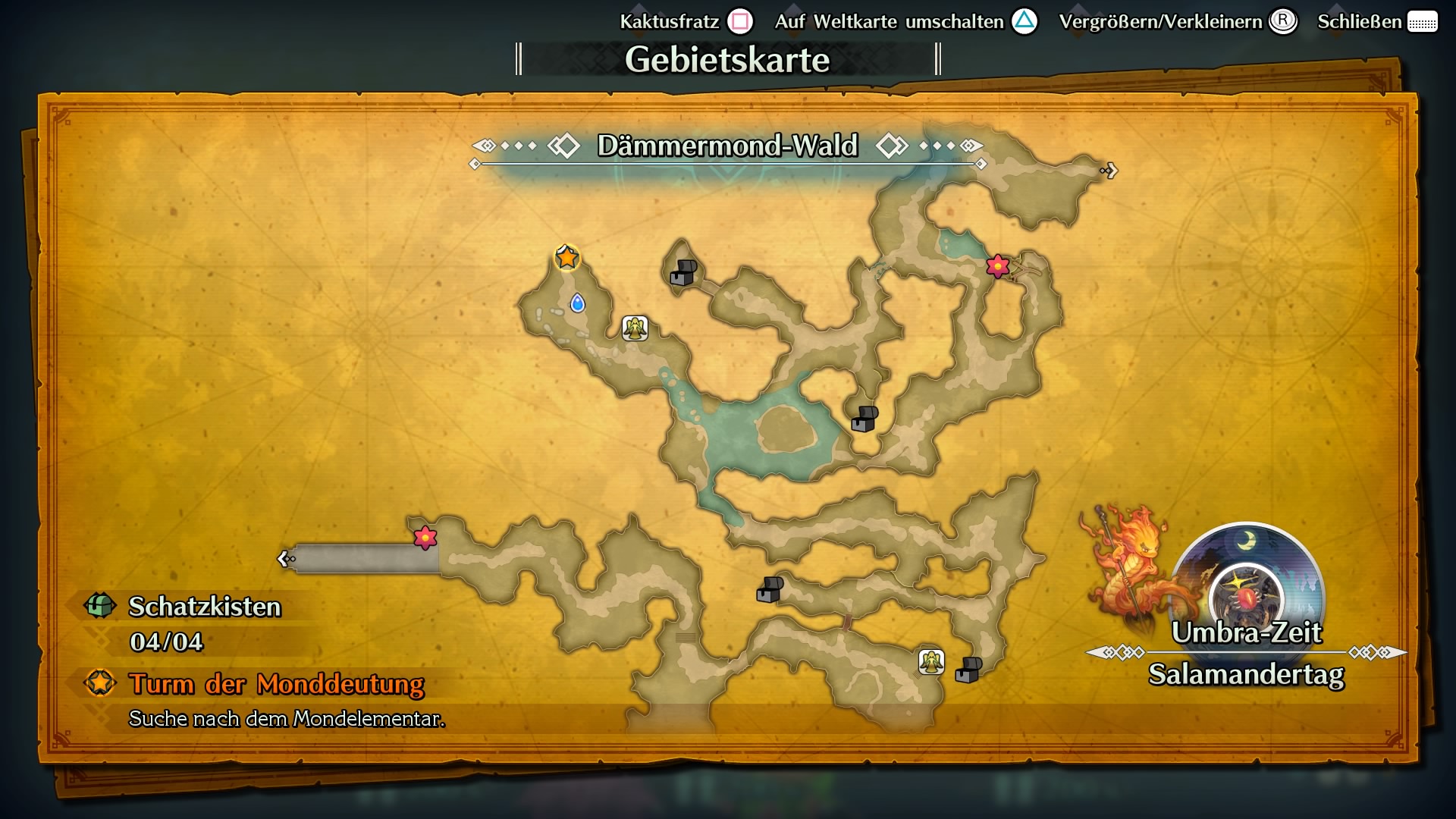The height and width of the screenshot is (819, 1456).
Task: Click the blue water droplet spring marker
Action: tap(577, 304)
